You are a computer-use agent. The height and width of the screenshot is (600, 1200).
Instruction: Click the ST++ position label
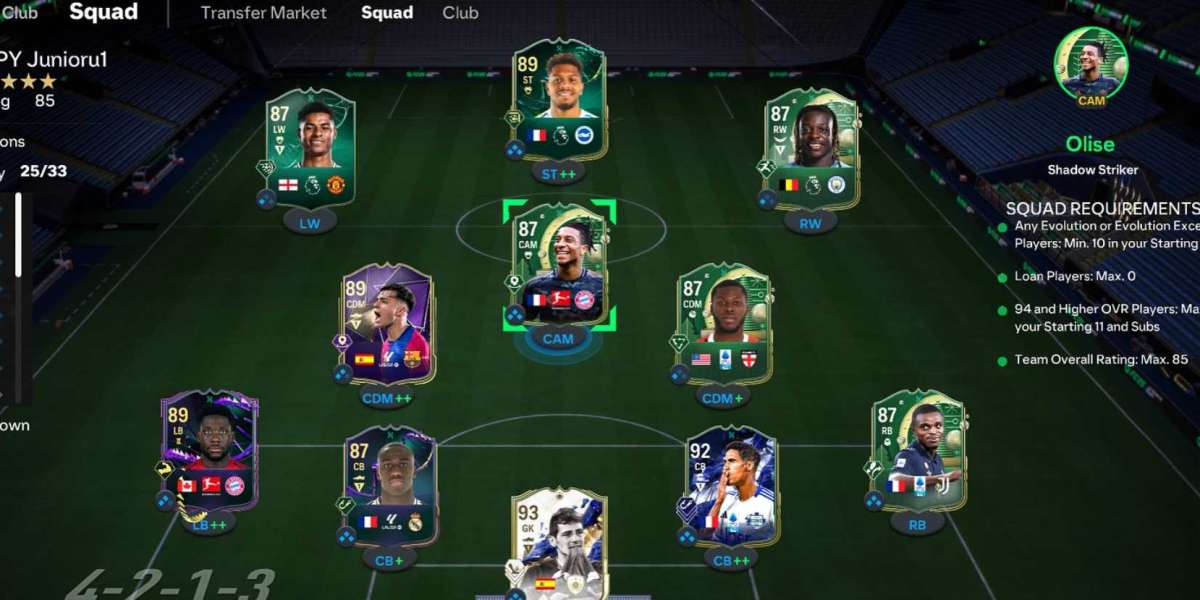pyautogui.click(x=559, y=172)
